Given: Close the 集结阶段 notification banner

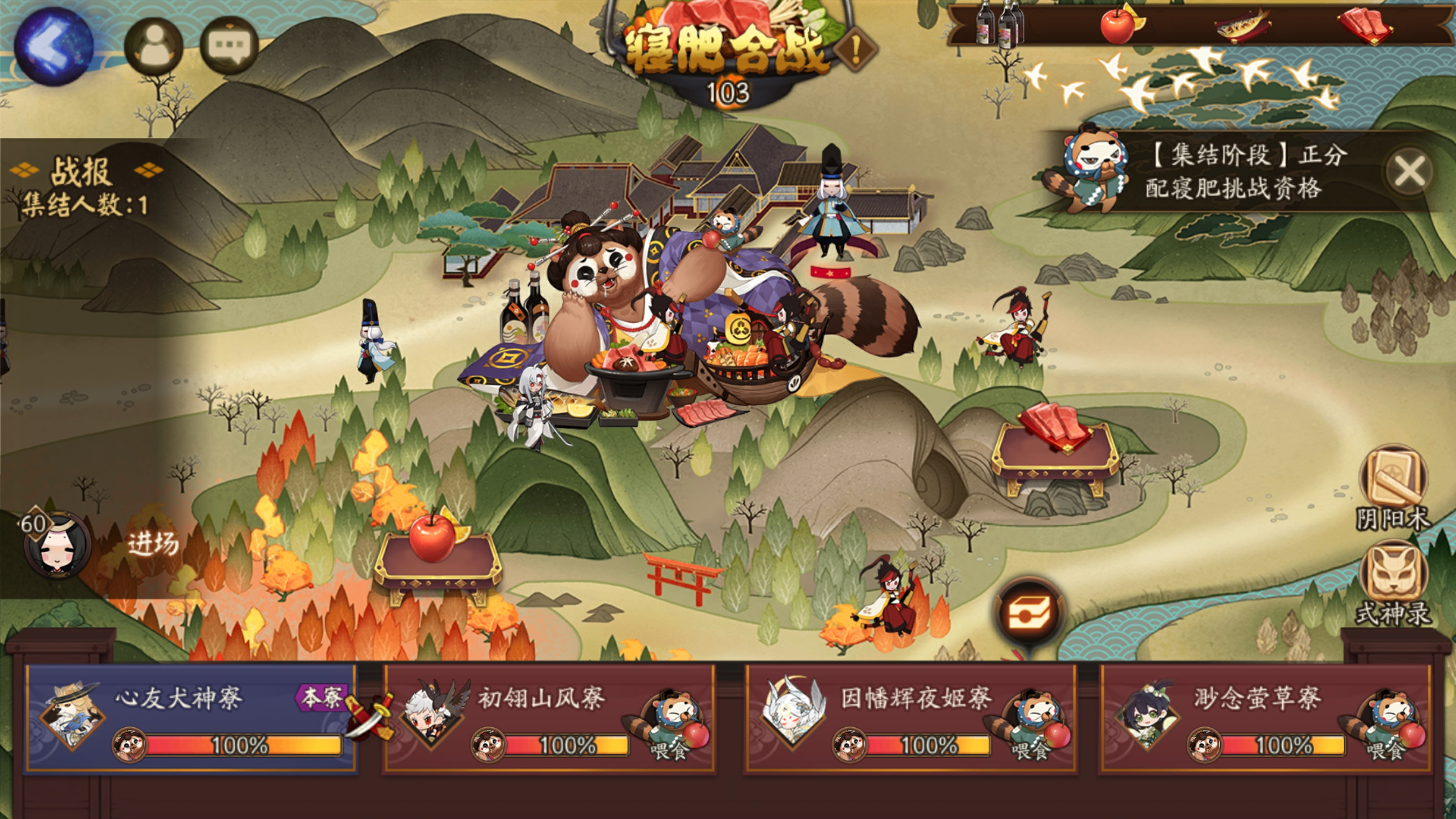Looking at the screenshot, I should [x=1409, y=171].
